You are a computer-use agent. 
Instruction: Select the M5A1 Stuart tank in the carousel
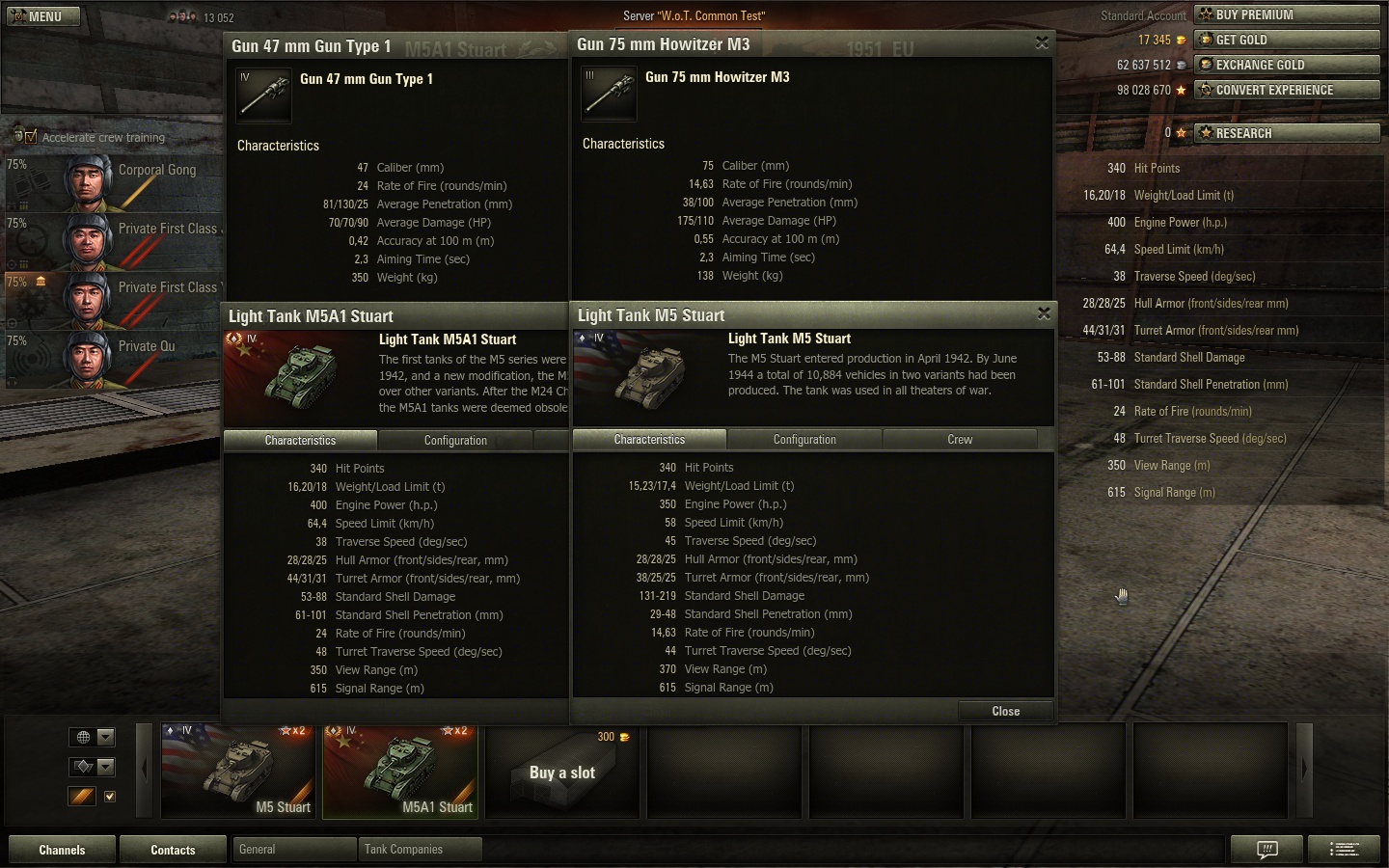(x=400, y=771)
